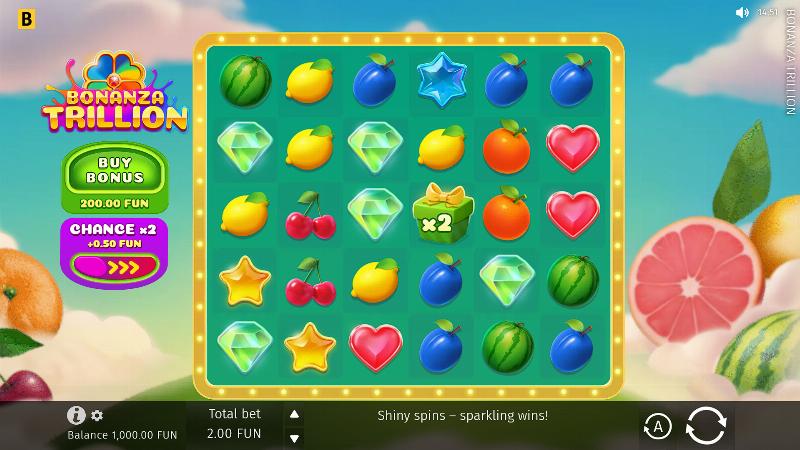The image size is (800, 450).
Task: Toggle the sound speaker icon
Action: [741, 13]
